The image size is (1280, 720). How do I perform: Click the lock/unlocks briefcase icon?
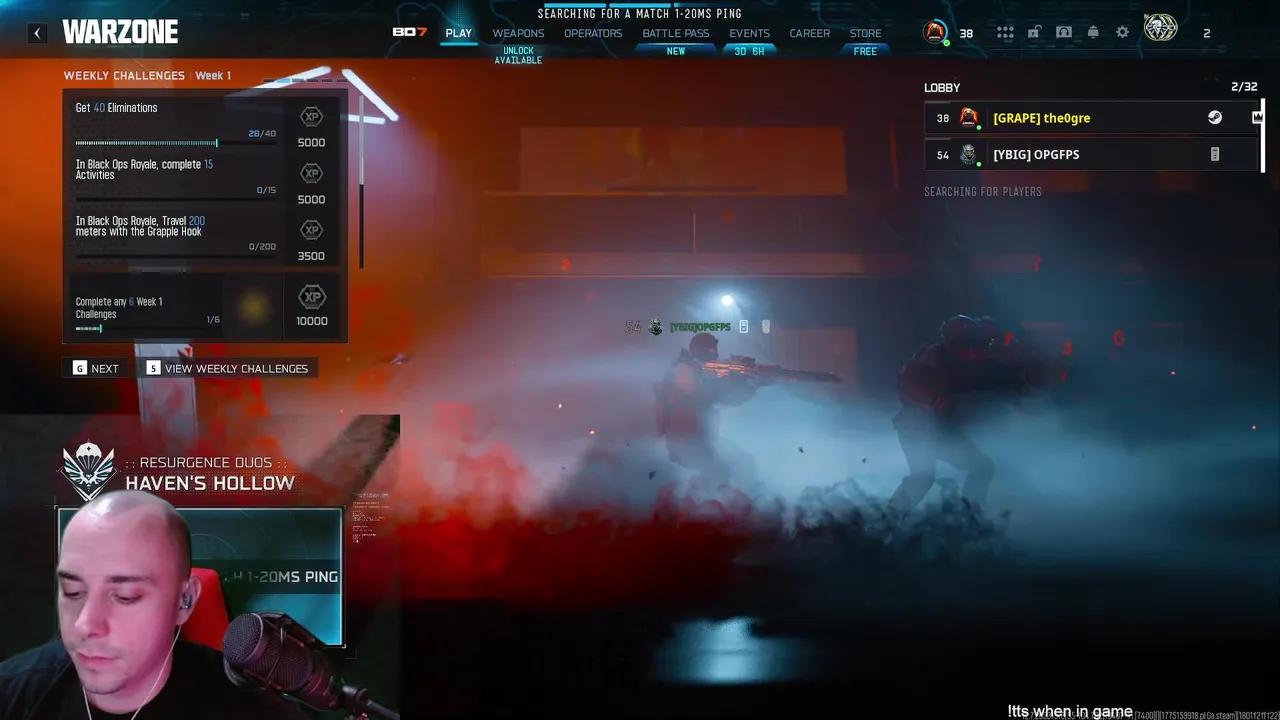click(x=1035, y=31)
